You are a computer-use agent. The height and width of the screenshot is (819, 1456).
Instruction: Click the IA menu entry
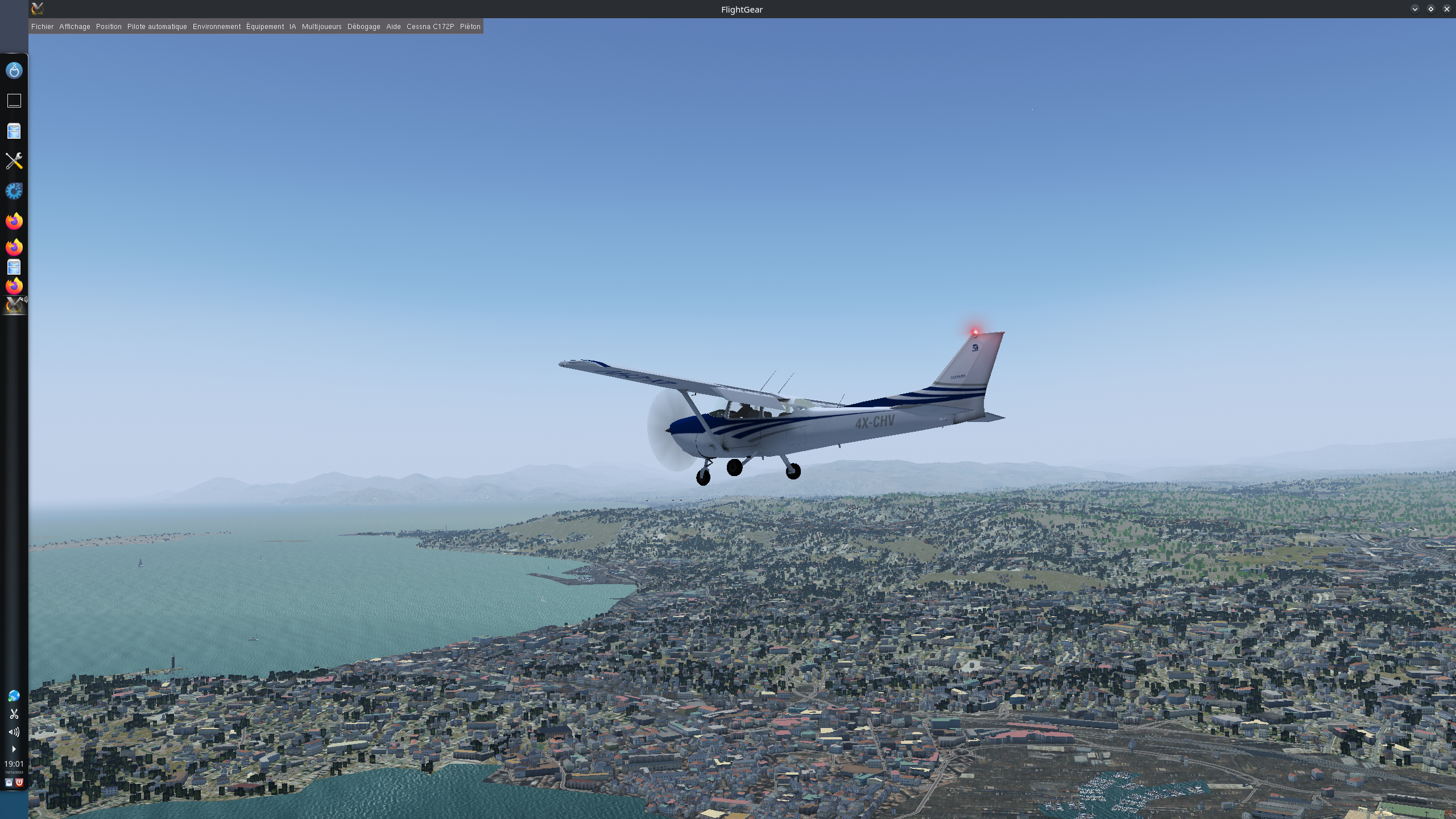[293, 27]
